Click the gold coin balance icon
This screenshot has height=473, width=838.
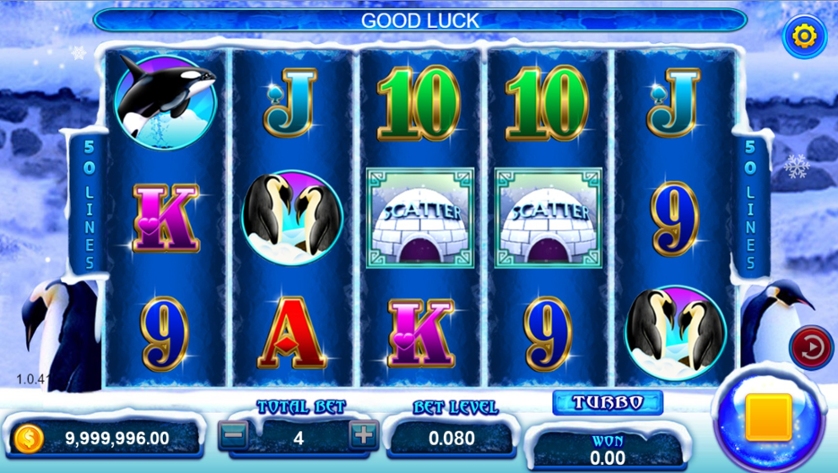click(x=29, y=437)
